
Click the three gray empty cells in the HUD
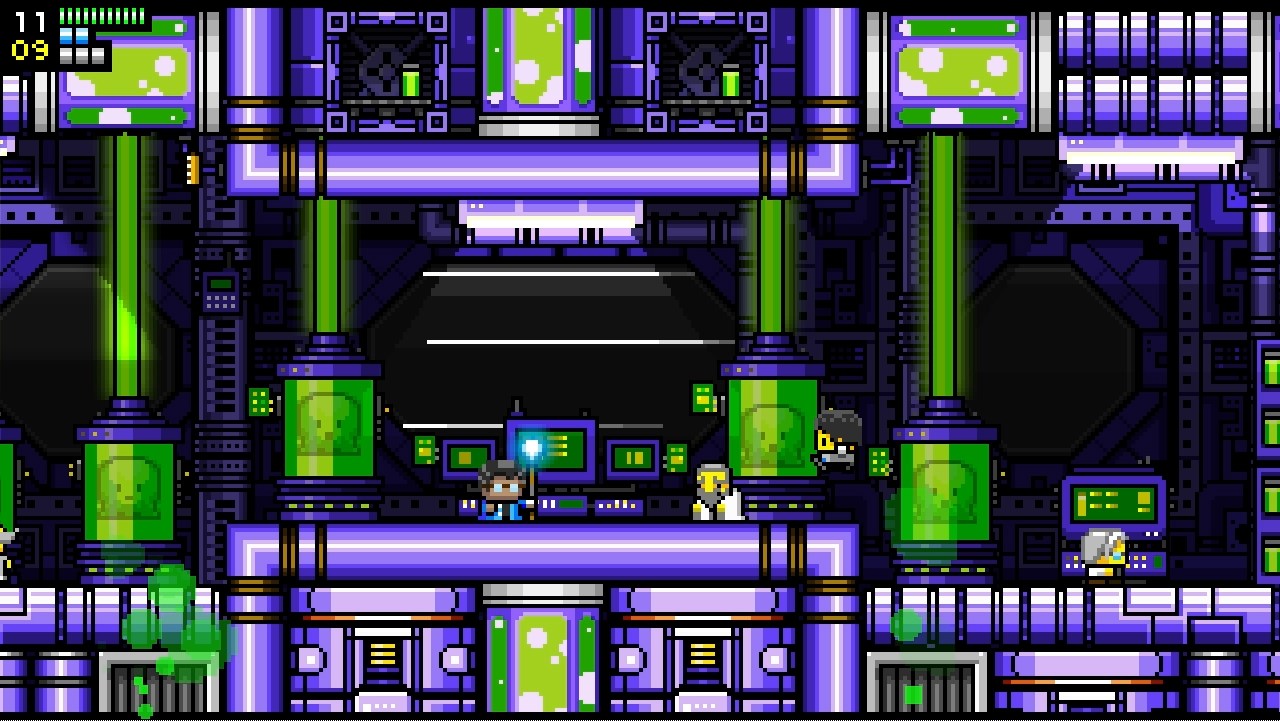click(x=81, y=55)
